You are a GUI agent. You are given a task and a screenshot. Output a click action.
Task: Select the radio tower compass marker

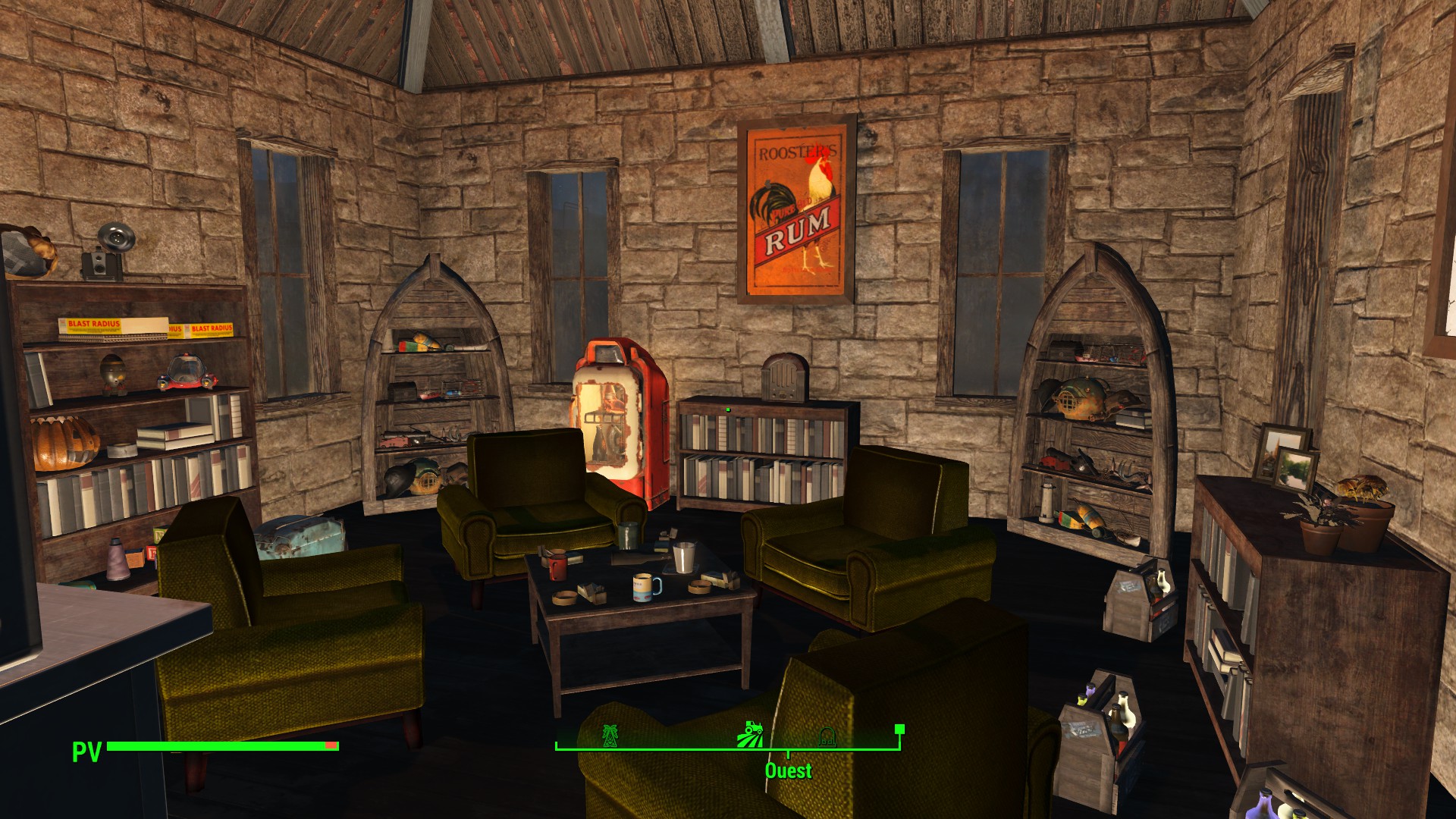[609, 735]
